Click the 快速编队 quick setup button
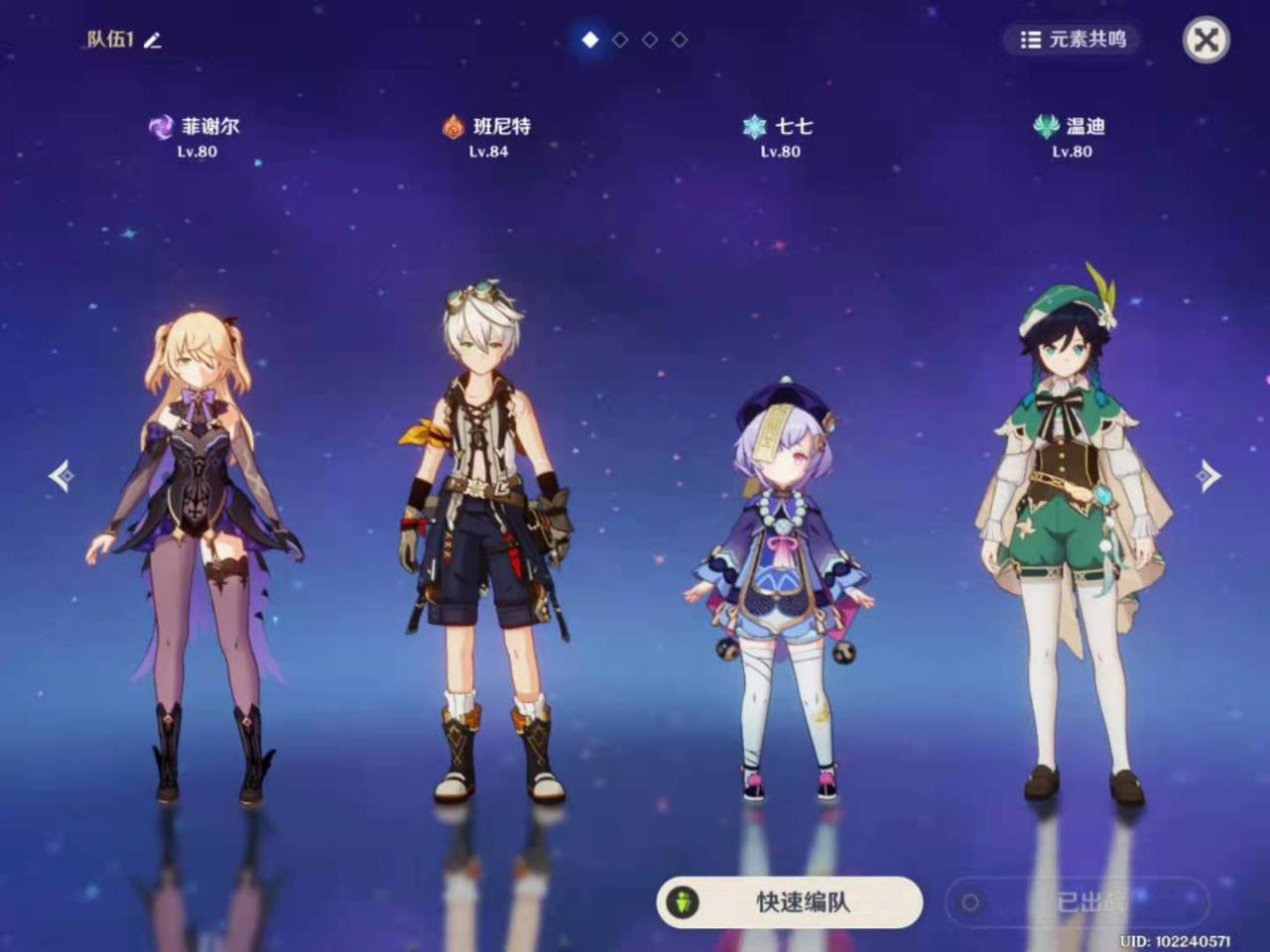Viewport: 1270px width, 952px height. point(789,902)
